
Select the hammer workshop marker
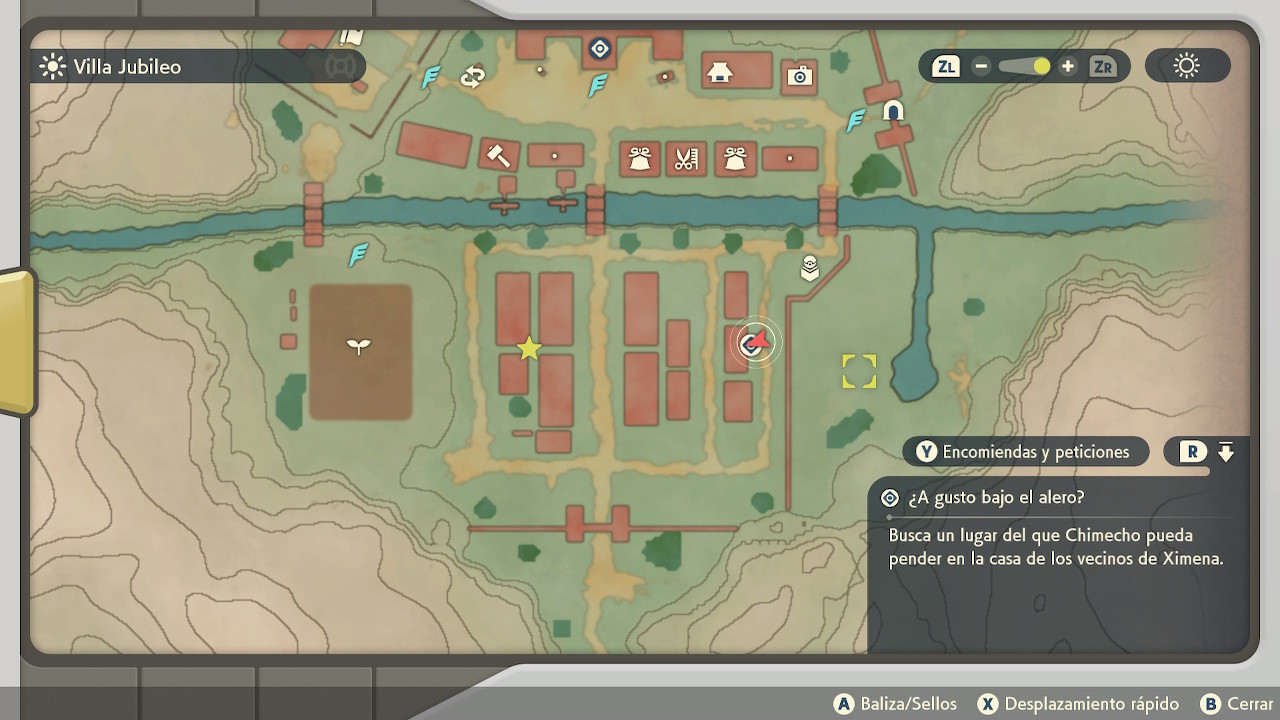point(497,155)
